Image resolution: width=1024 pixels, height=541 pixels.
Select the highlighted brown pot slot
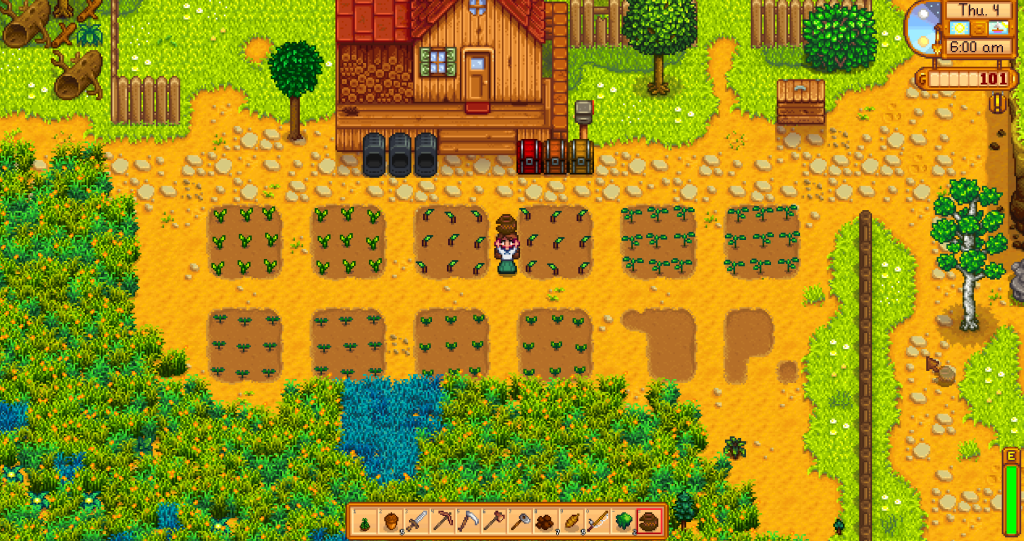click(x=650, y=521)
